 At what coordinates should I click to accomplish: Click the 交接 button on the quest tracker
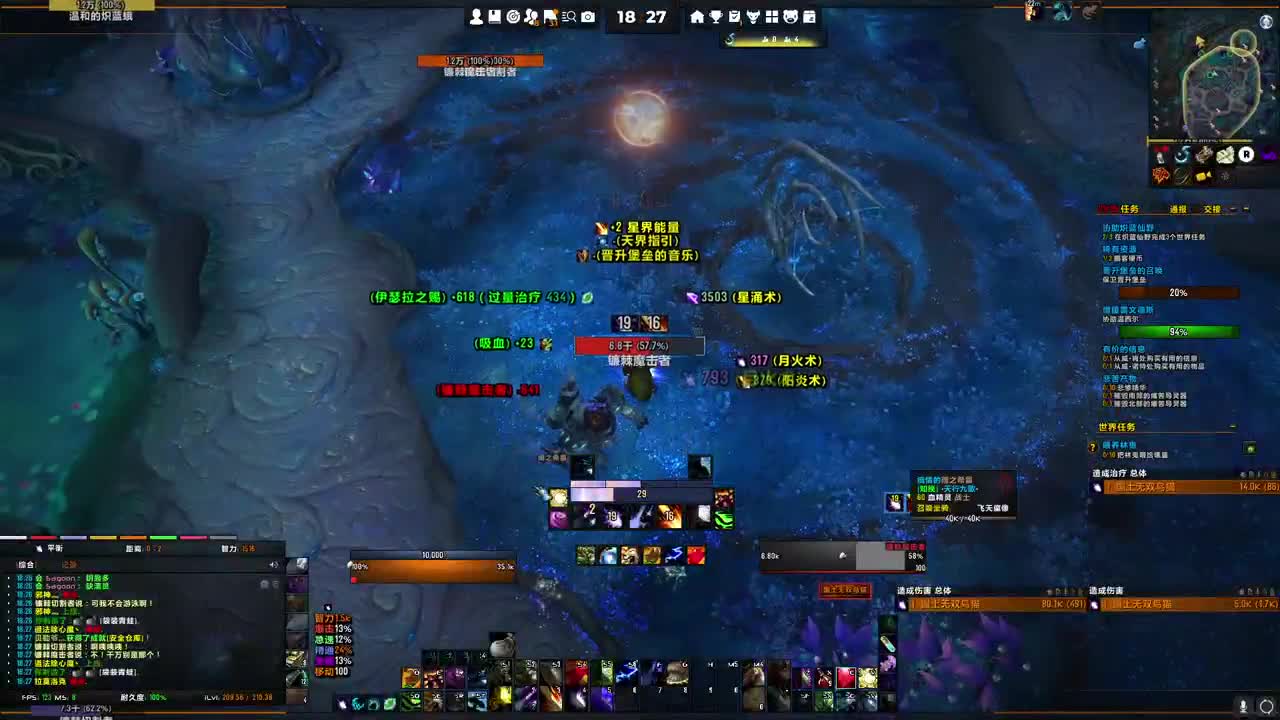(x=1213, y=209)
